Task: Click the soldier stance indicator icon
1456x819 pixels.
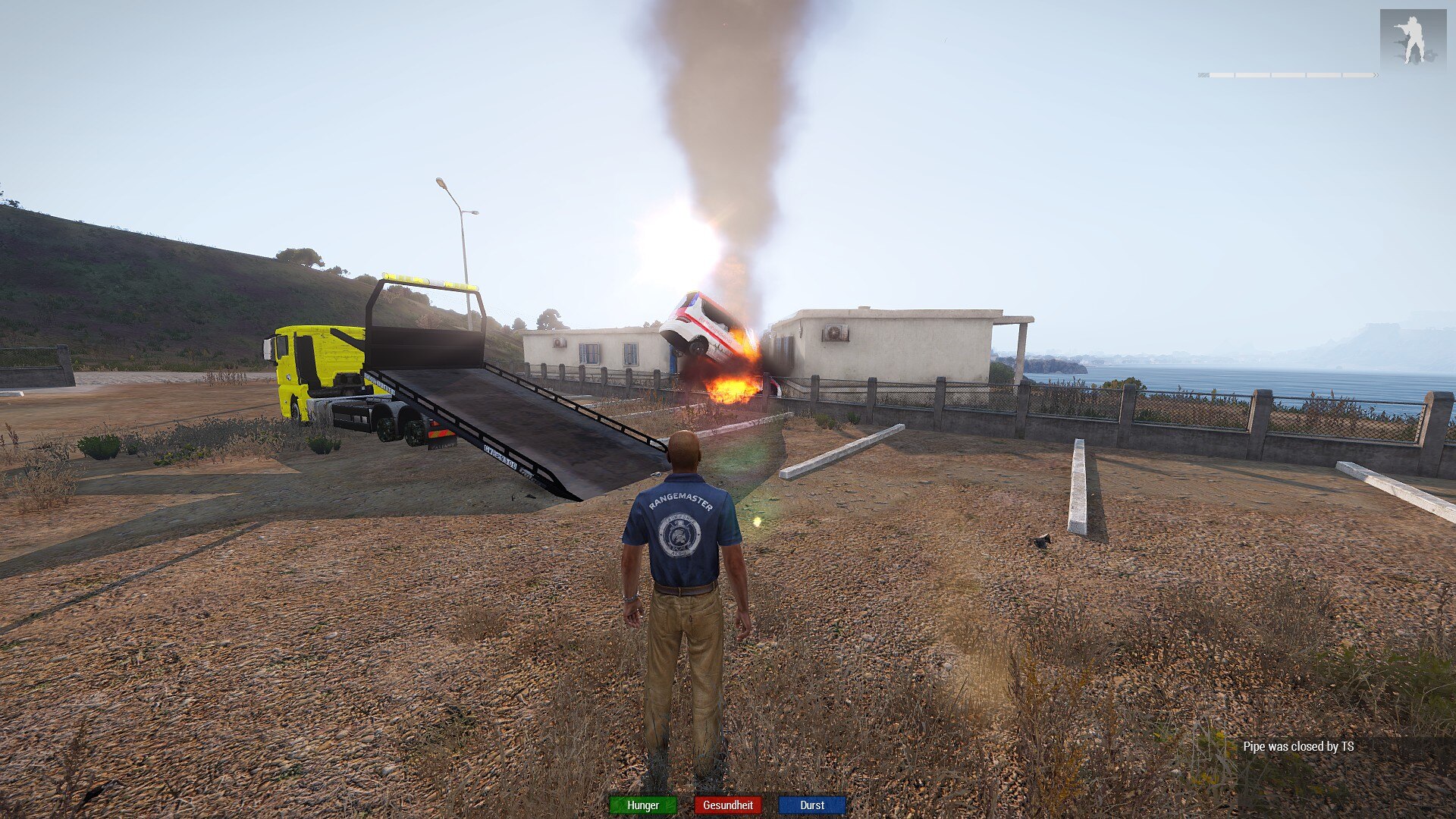Action: pyautogui.click(x=1412, y=39)
